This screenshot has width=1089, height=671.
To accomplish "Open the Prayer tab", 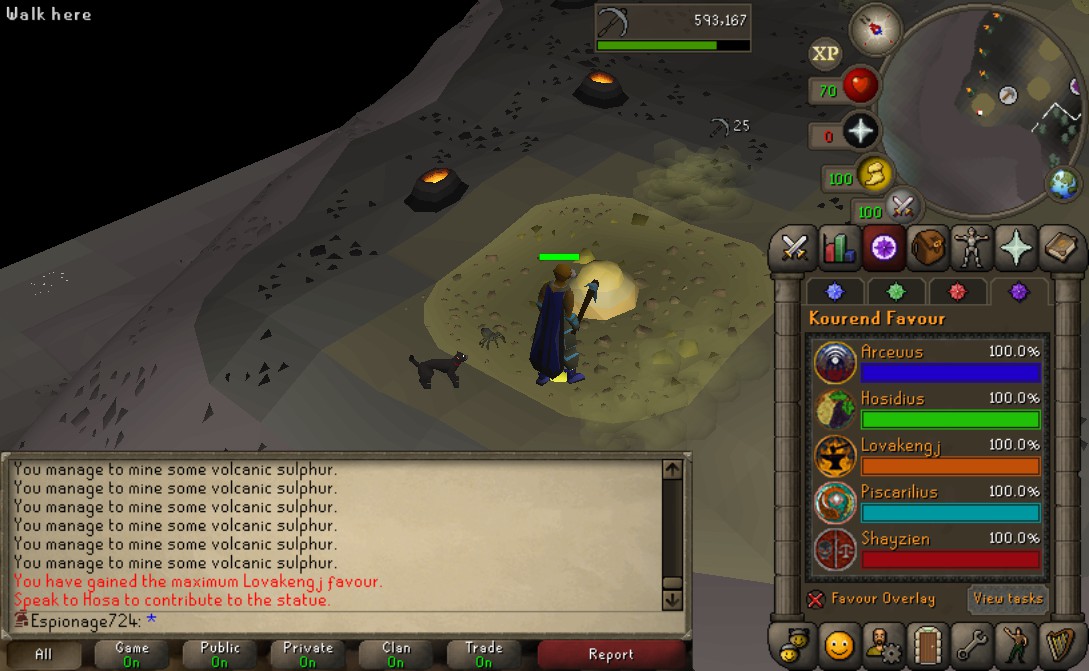I will pos(1016,247).
